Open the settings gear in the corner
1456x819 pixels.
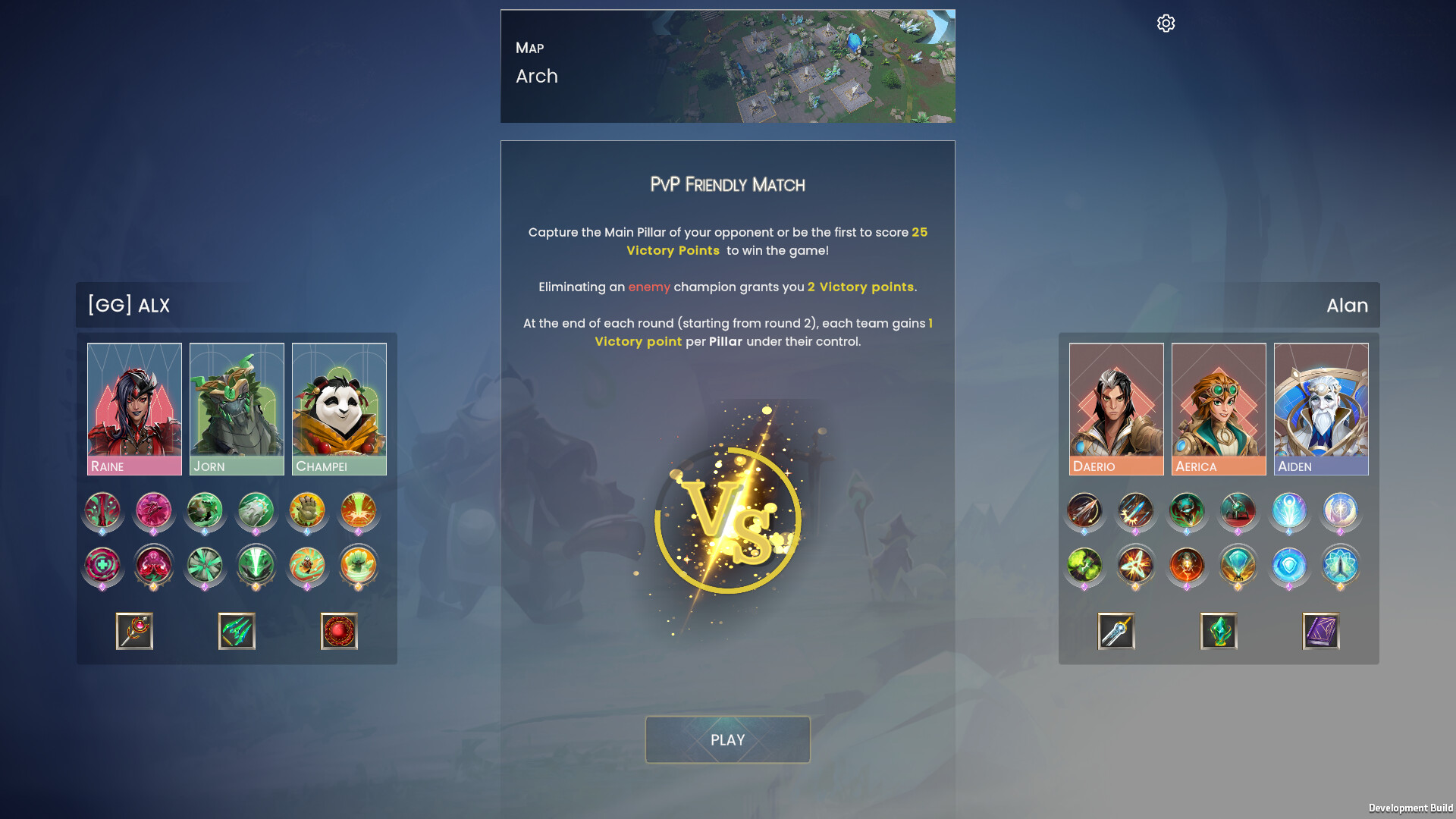coord(1165,23)
